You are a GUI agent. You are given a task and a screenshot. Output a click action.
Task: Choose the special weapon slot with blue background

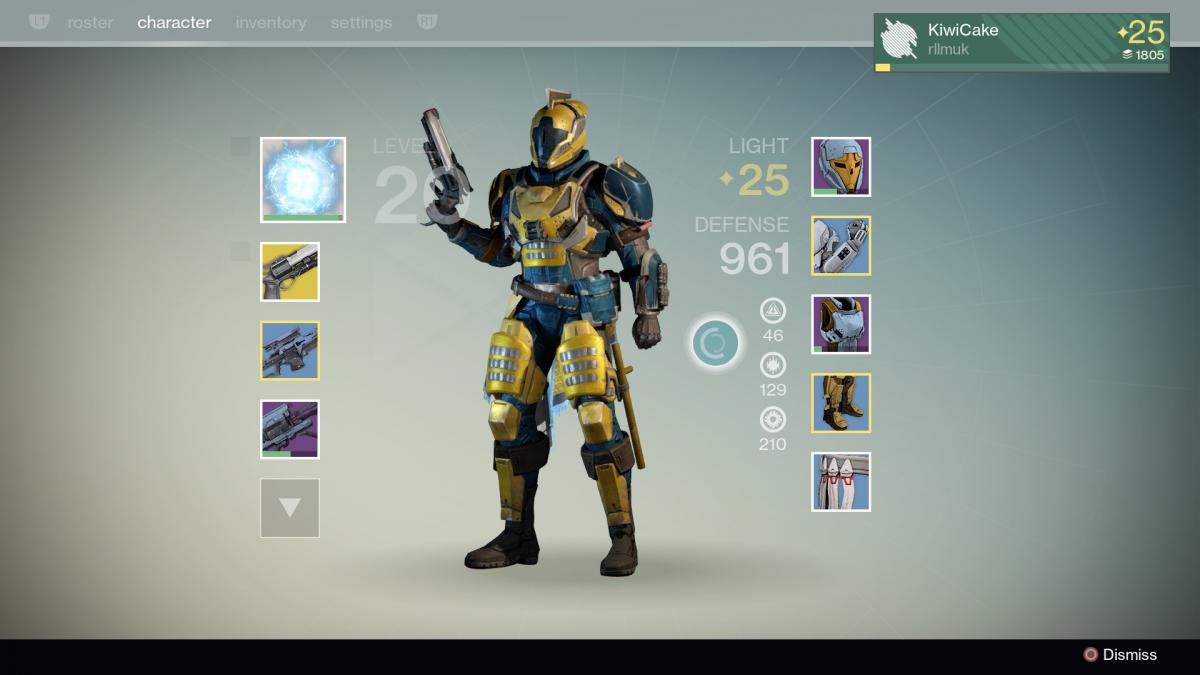tap(290, 351)
